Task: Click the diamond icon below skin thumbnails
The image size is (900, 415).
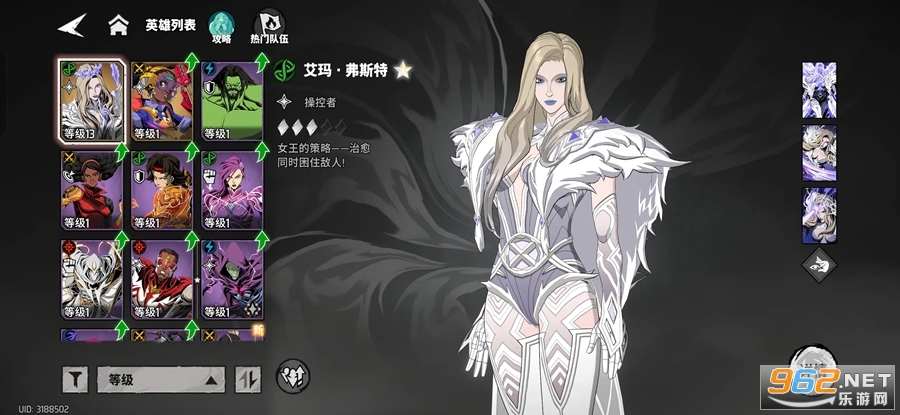Action: (x=820, y=268)
